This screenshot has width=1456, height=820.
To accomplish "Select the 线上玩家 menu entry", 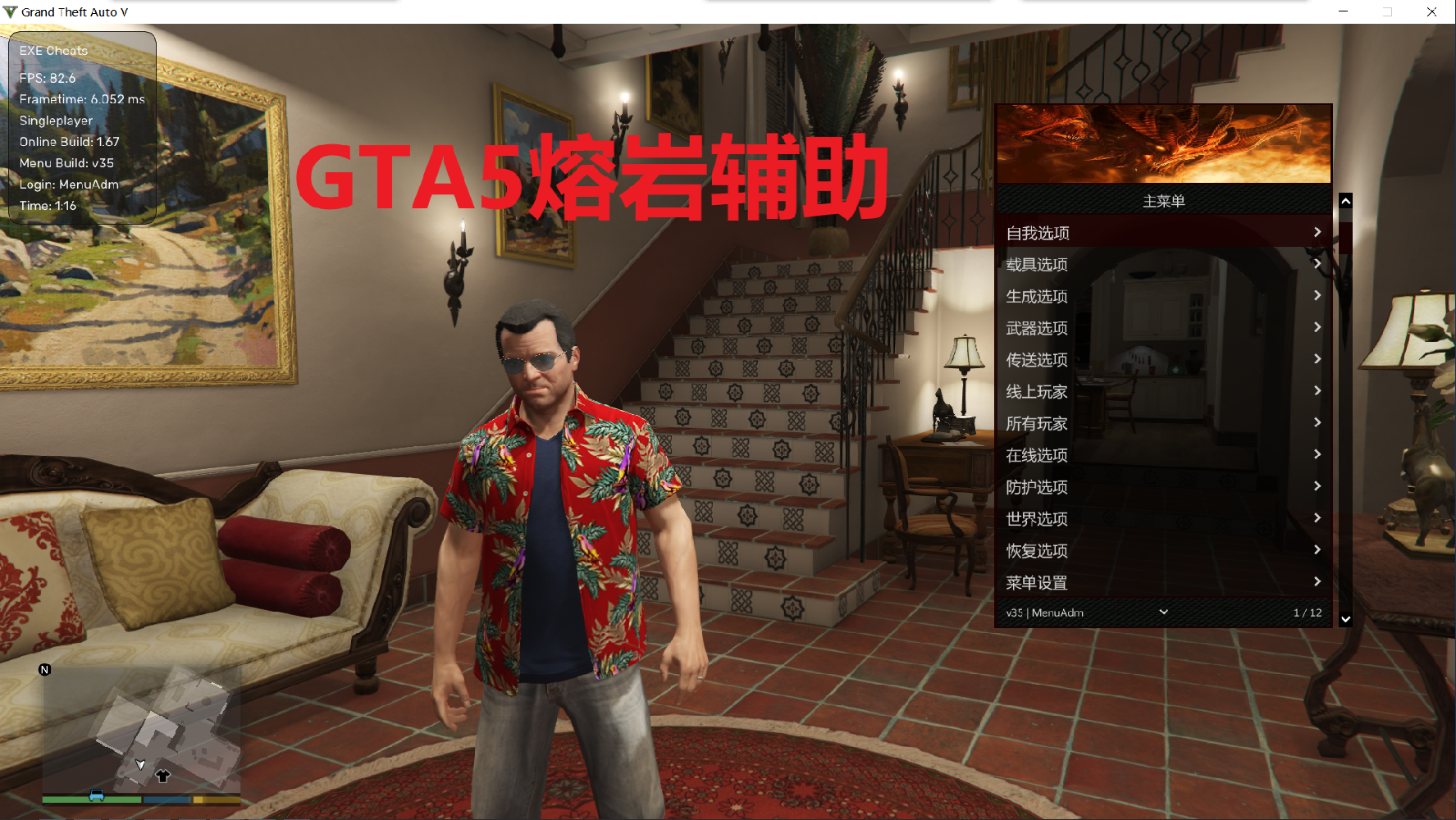I will pos(1035,391).
